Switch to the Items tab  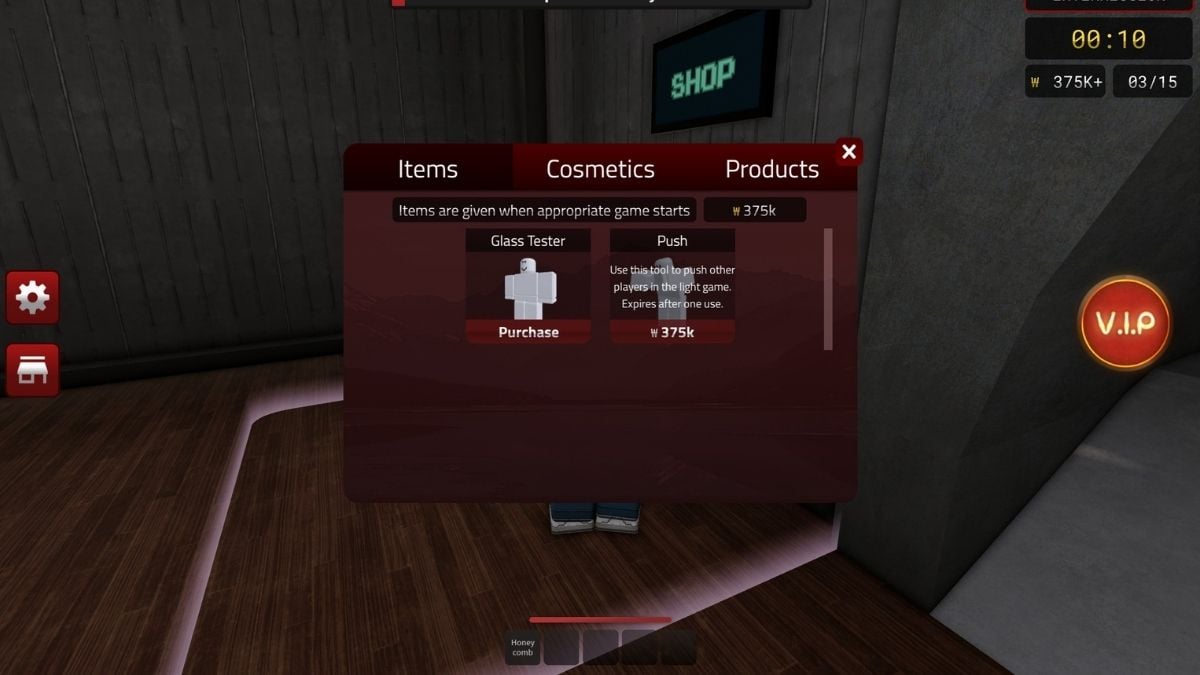pos(428,169)
